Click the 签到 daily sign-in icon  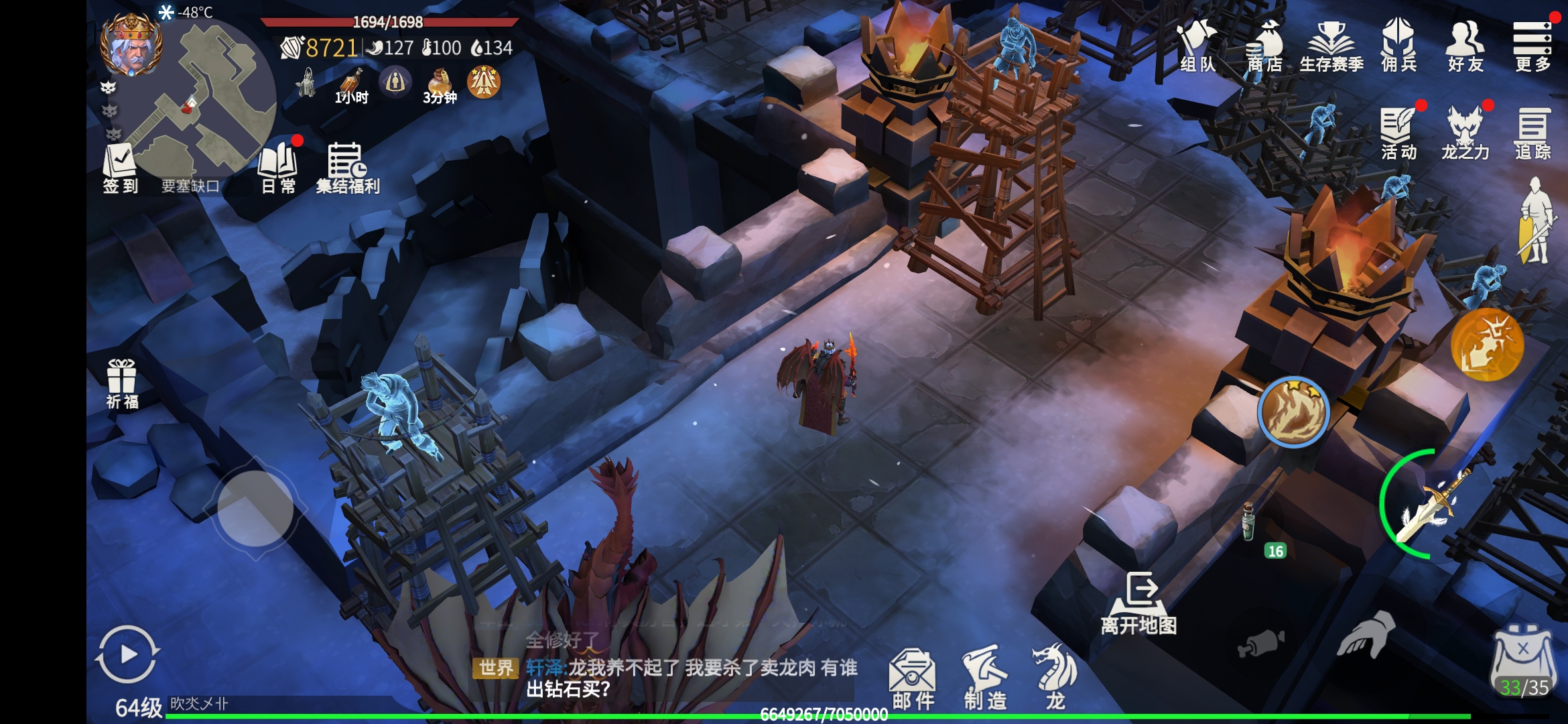tap(120, 168)
